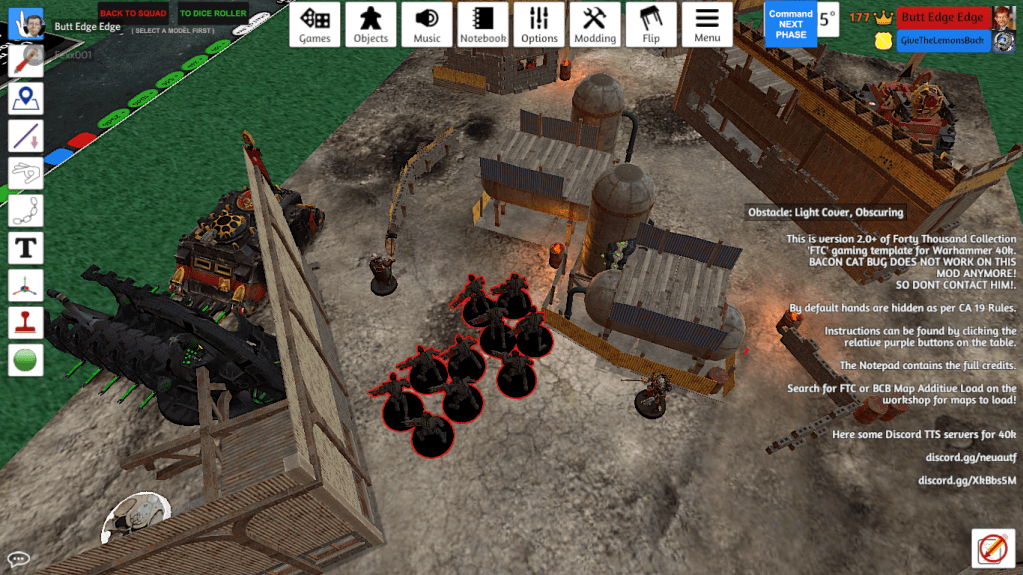Screen dimensions: 1023x575
Task: Open the chat speech bubble
Action: pyautogui.click(x=18, y=559)
